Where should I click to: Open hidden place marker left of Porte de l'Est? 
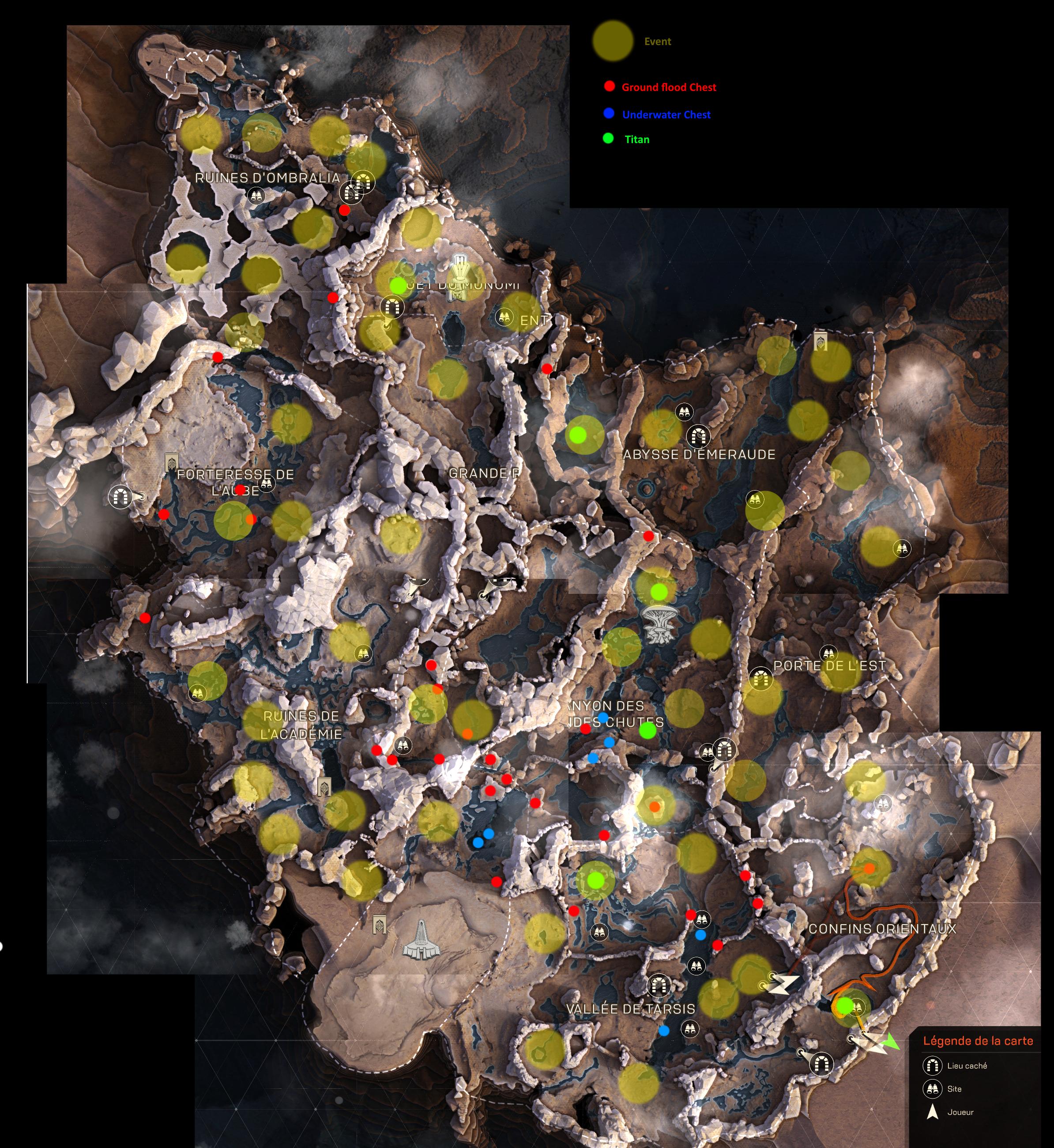click(x=759, y=679)
